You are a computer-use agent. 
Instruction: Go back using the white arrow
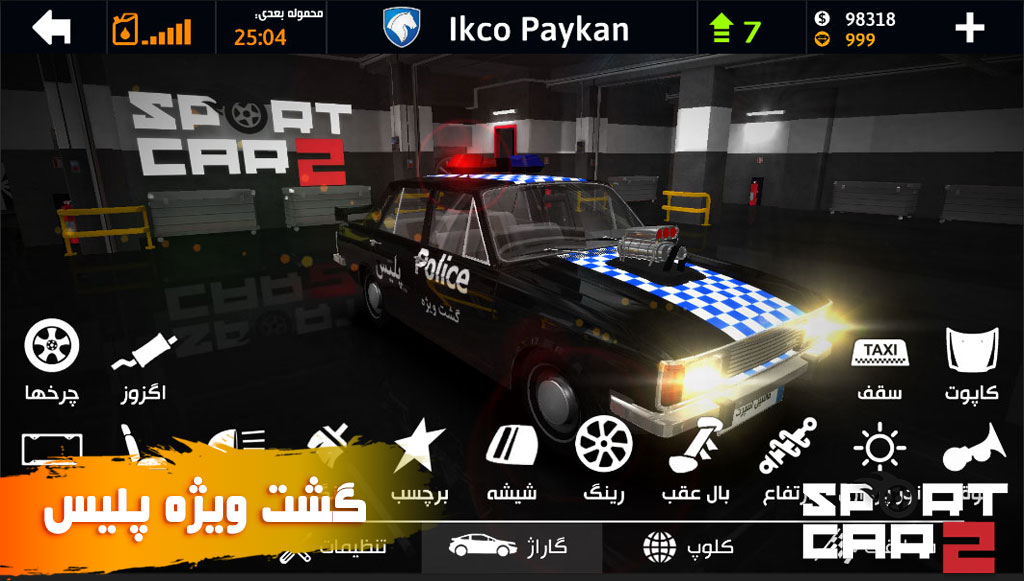[x=52, y=28]
